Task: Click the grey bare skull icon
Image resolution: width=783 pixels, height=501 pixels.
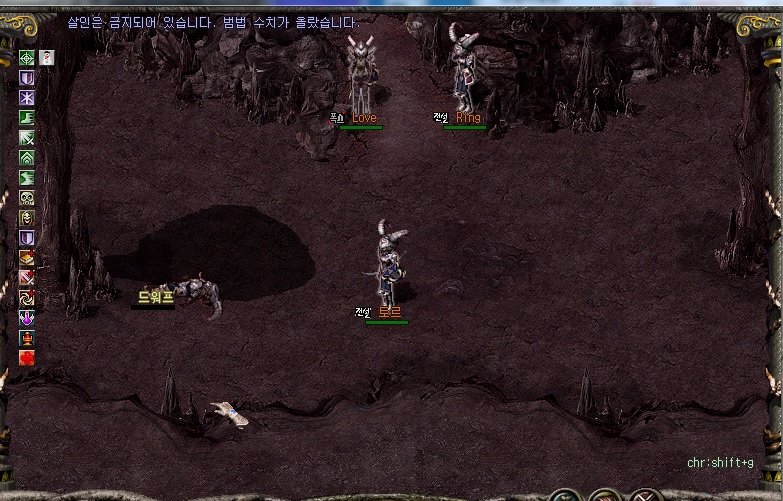Action: click(x=27, y=198)
